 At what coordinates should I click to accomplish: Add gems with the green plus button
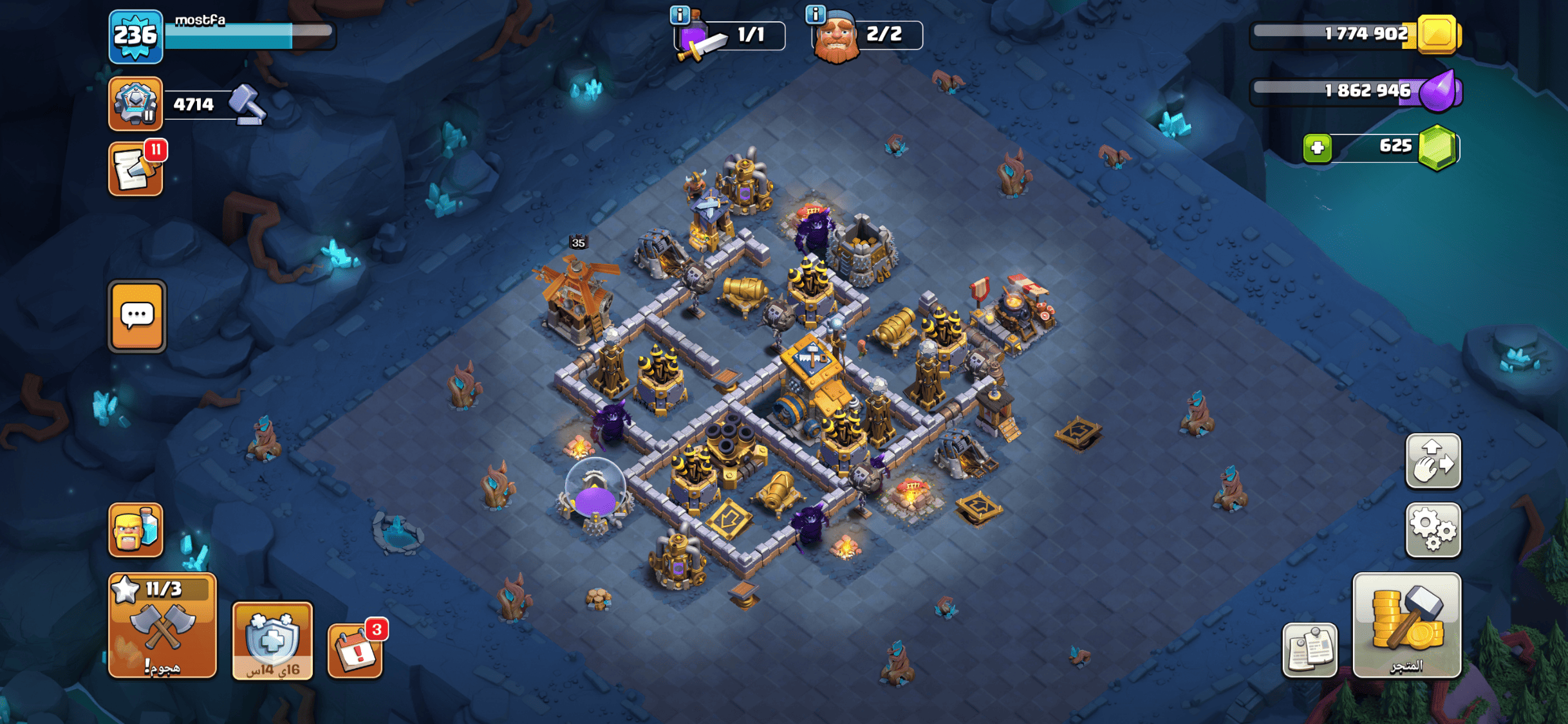pos(1317,148)
